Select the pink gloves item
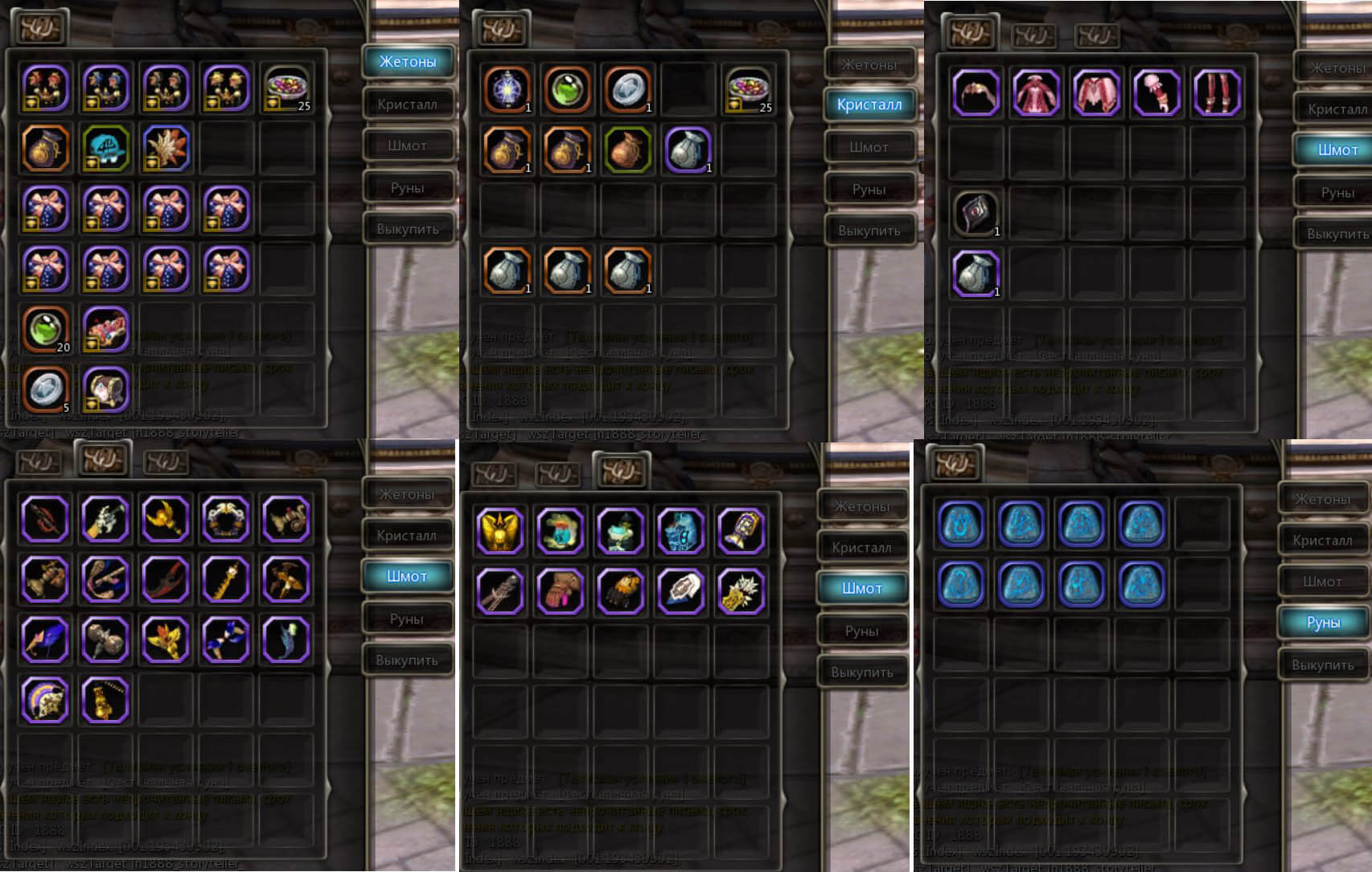 click(560, 590)
